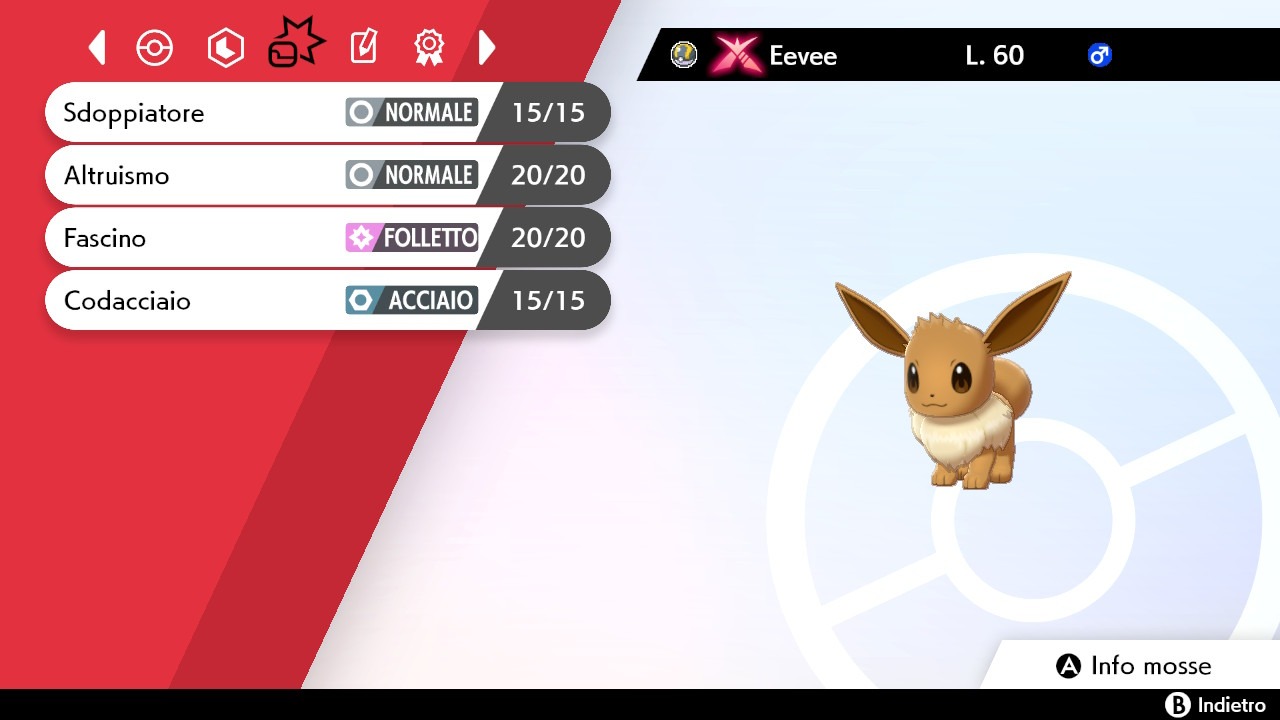Image resolution: width=1280 pixels, height=720 pixels.
Task: Click the pink FOLLETTO type badge
Action: click(411, 237)
